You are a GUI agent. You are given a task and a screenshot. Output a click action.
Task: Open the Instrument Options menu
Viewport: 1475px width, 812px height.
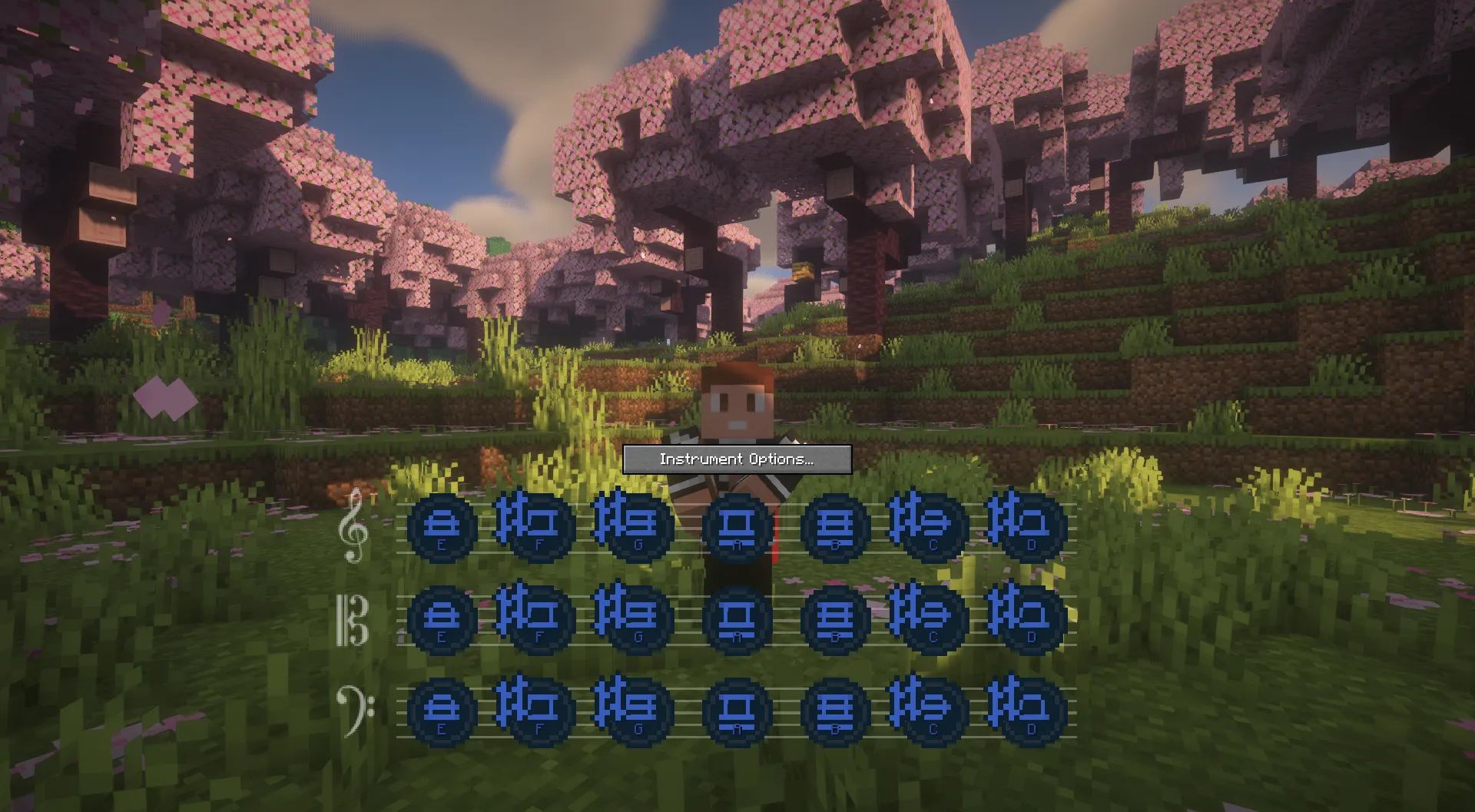click(737, 459)
